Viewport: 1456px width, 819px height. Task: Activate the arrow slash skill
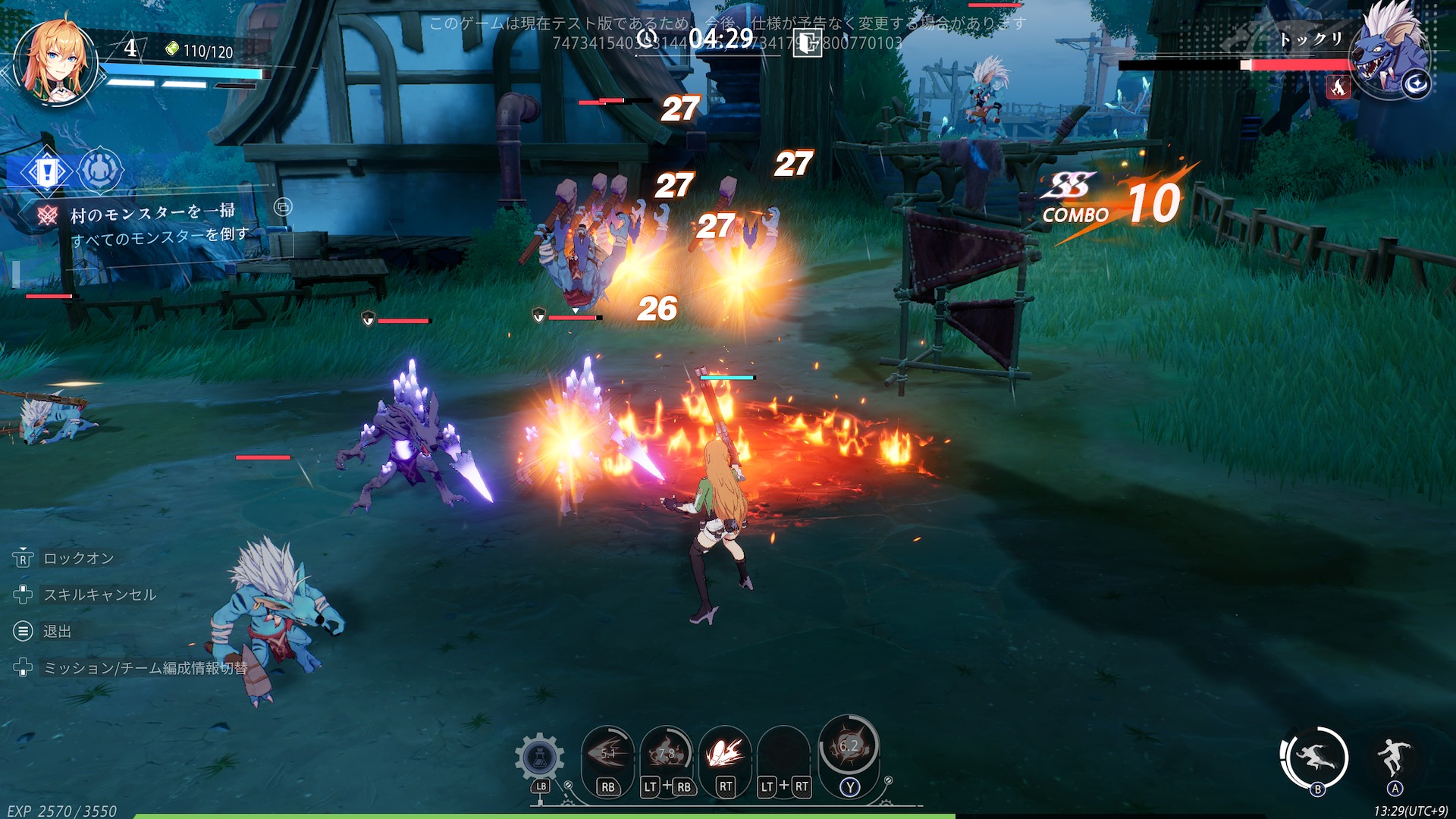(608, 753)
